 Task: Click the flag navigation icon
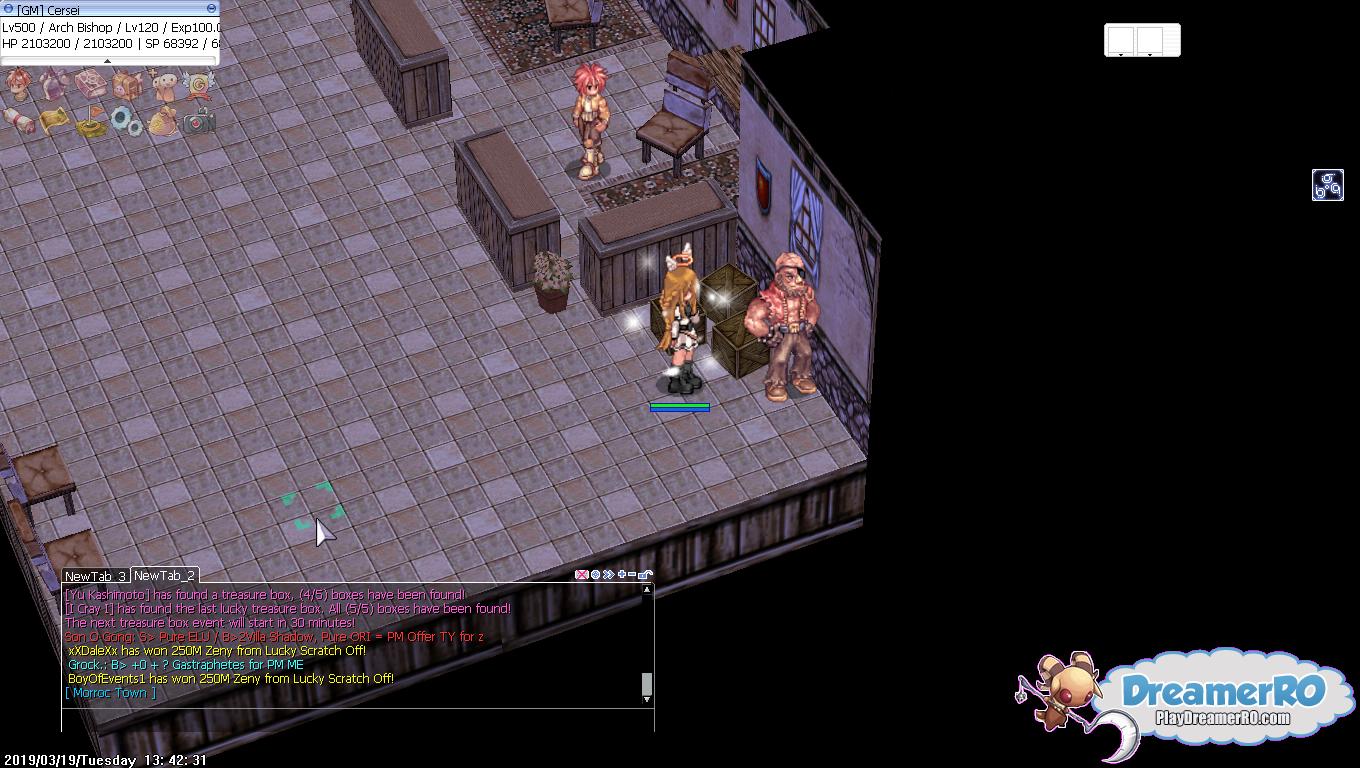click(x=91, y=123)
